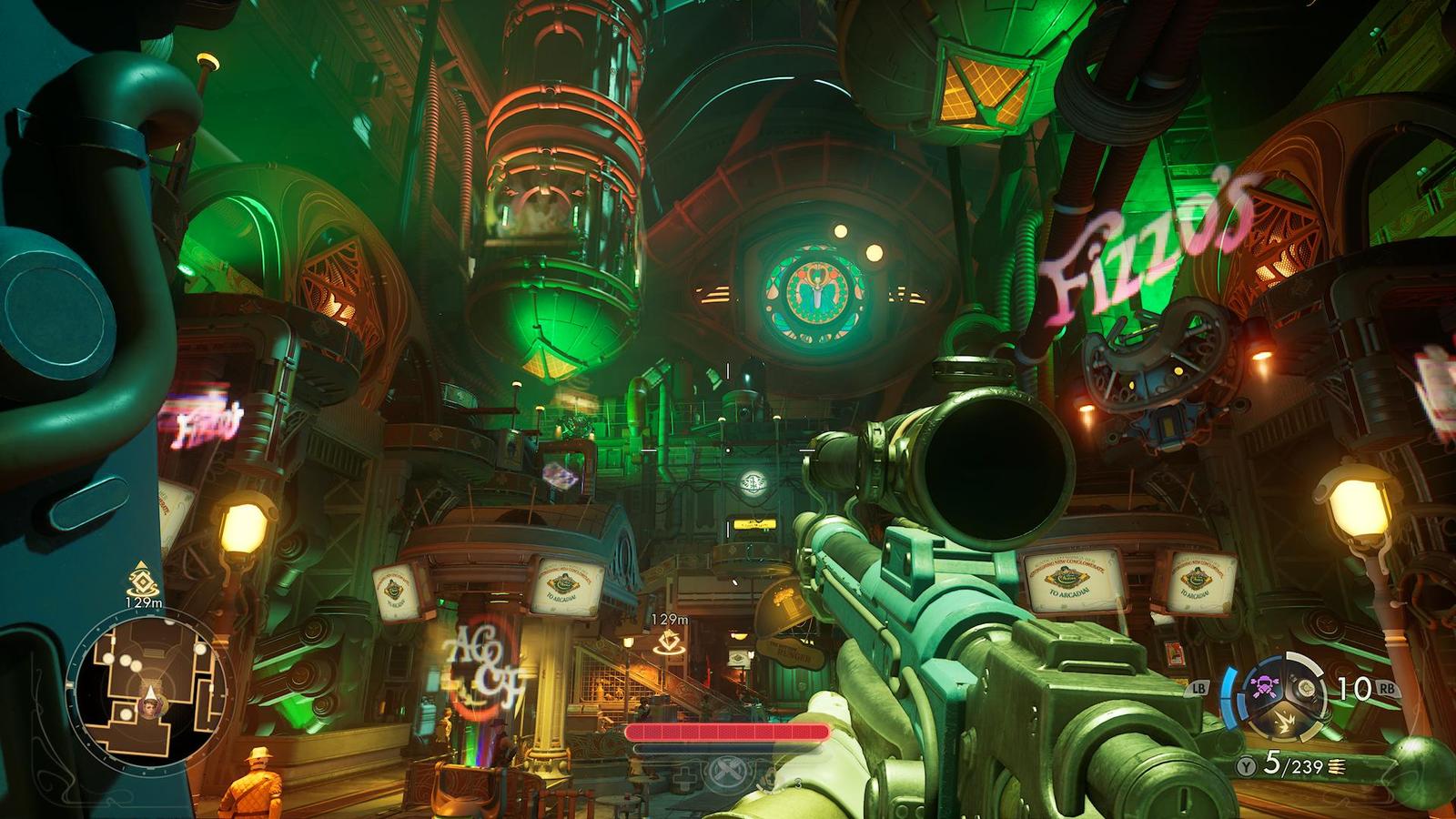This screenshot has width=1456, height=819.
Task: Activate the gold burst ability segment
Action: point(1284,721)
